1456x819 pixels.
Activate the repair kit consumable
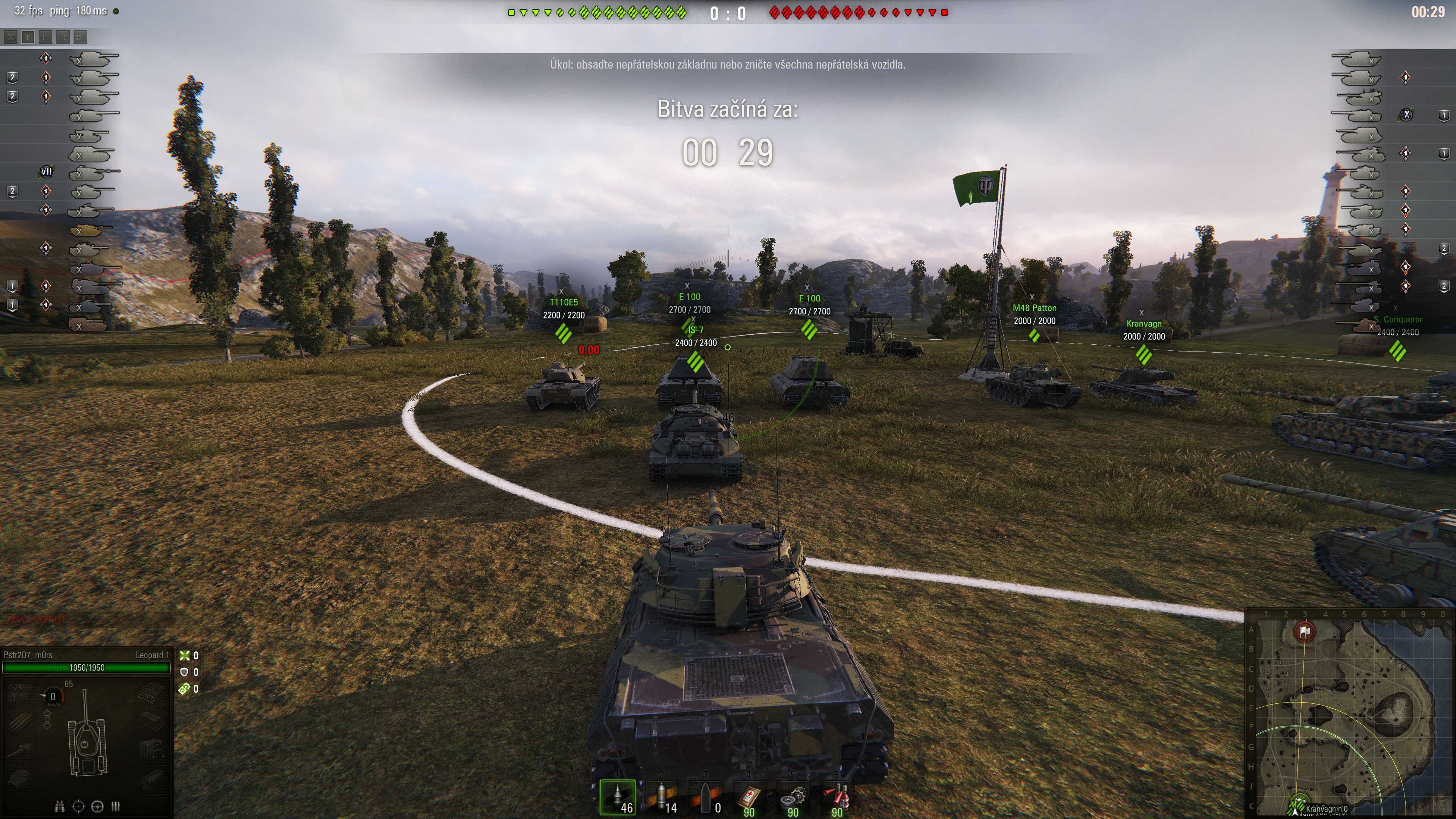click(x=794, y=797)
